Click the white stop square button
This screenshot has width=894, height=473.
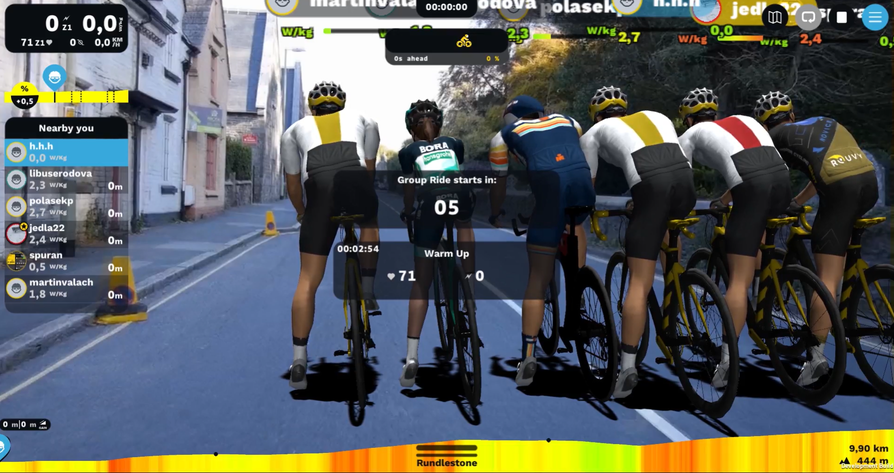pyautogui.click(x=842, y=17)
